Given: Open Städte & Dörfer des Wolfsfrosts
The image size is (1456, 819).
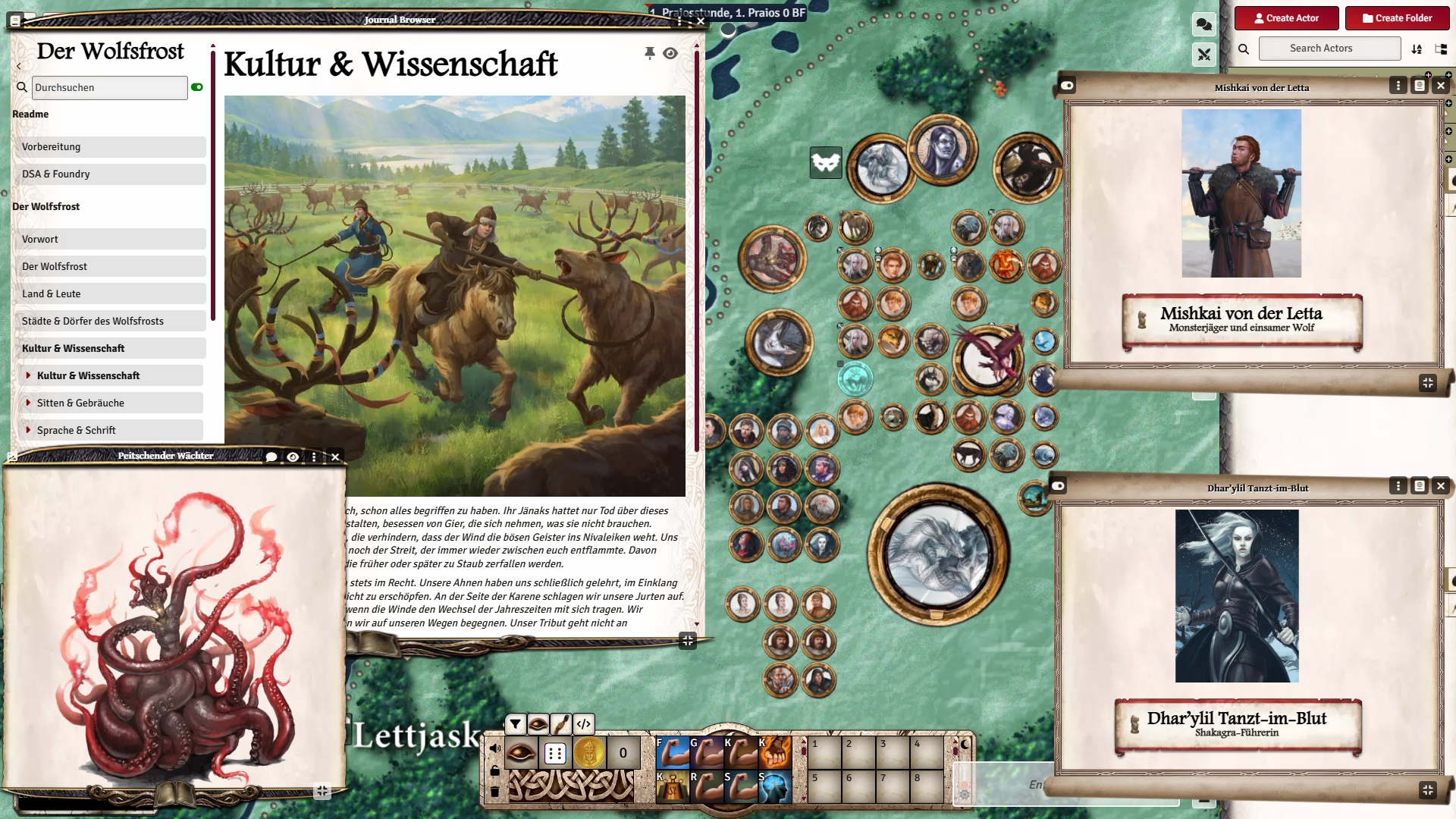Looking at the screenshot, I should click(x=109, y=322).
